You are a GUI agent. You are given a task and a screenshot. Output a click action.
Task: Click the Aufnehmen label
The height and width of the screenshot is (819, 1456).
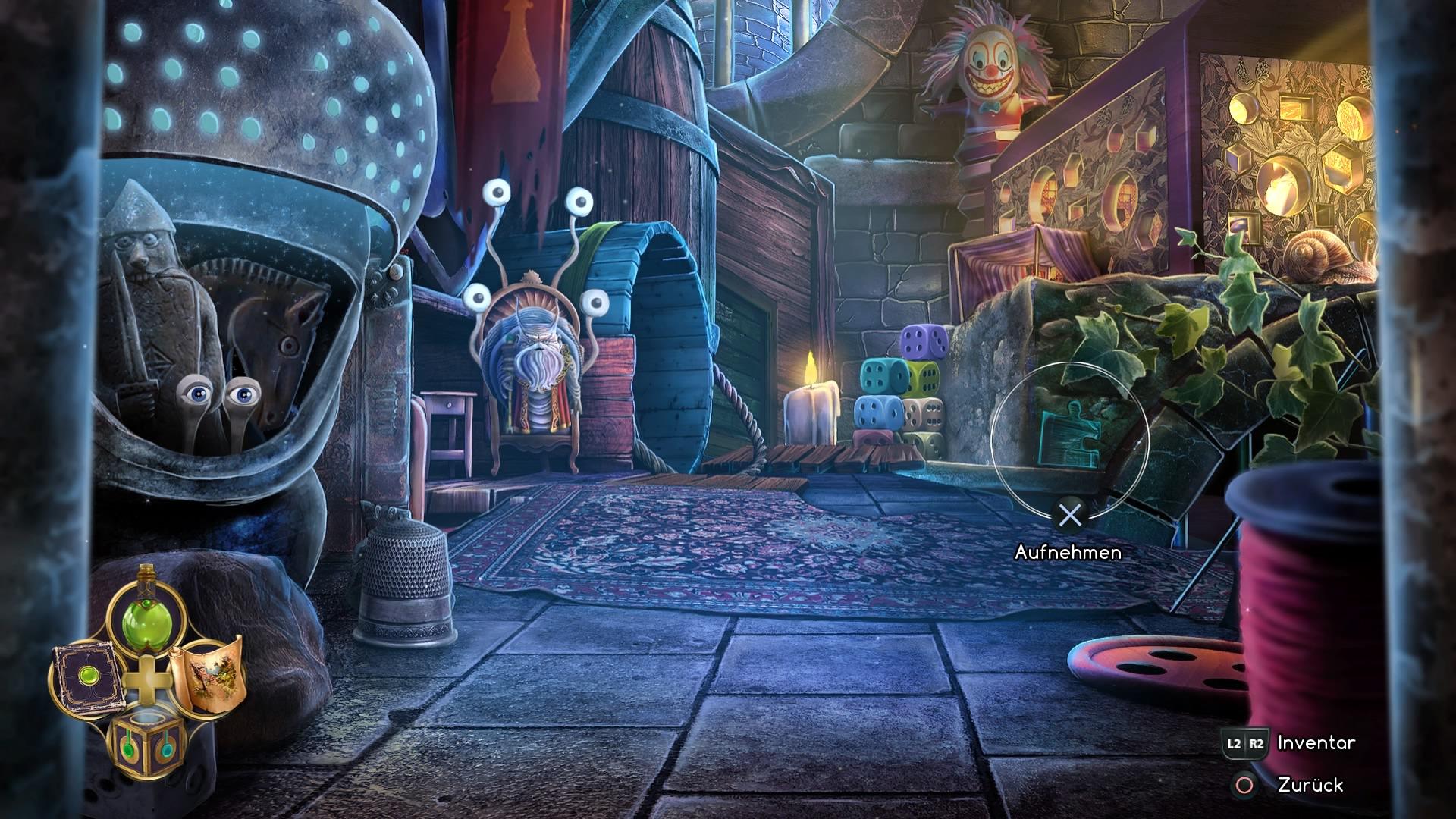(1070, 553)
